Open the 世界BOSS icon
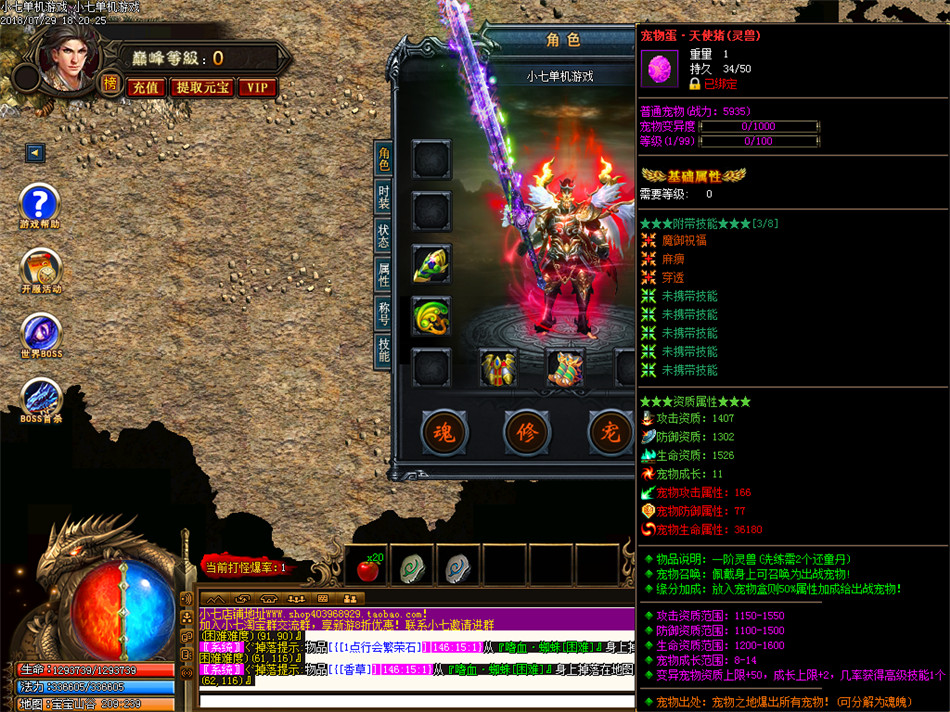Screen dimensions: 950x712 40,334
